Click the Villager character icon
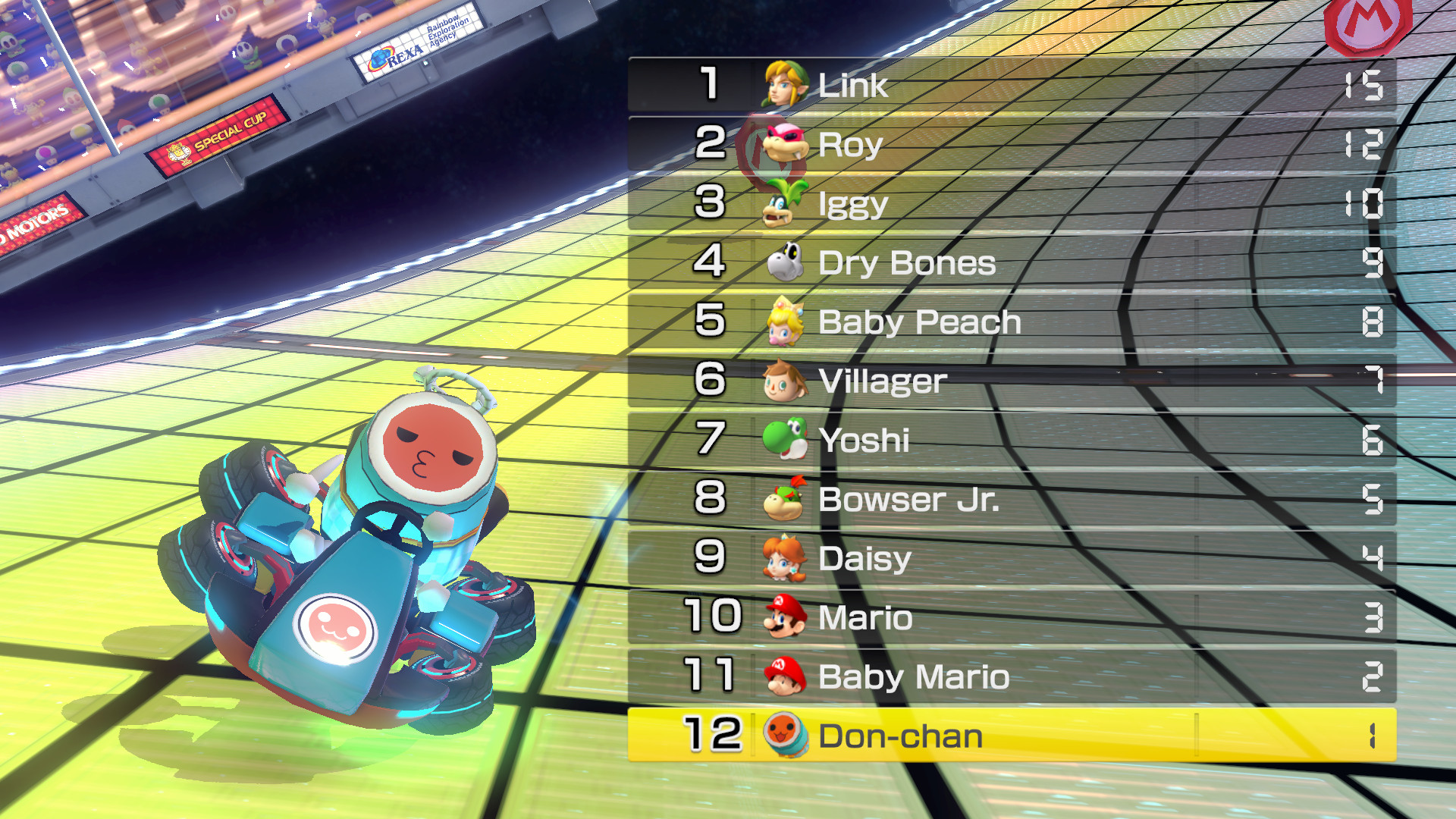The height and width of the screenshot is (819, 1456). pos(785,381)
